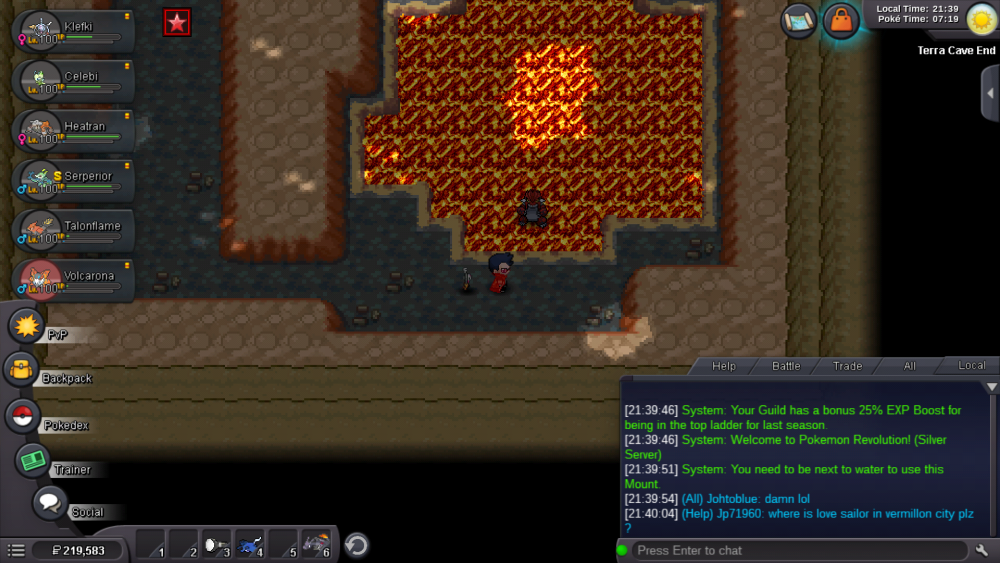The height and width of the screenshot is (563, 1000).
Task: Open the Pokedex
Action: (23, 415)
